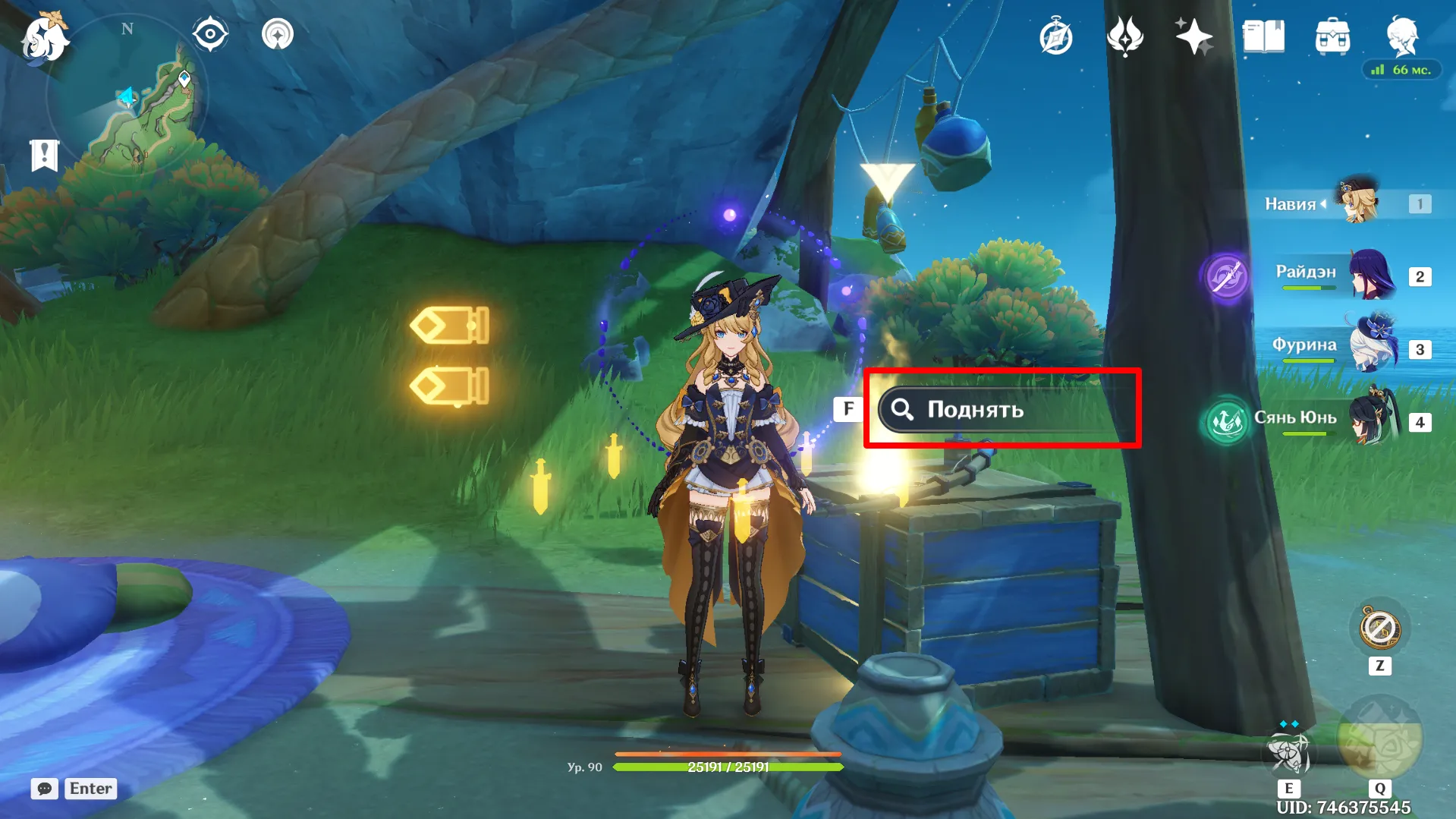Open the co-op mode icon
The image size is (1456, 819).
click(x=278, y=34)
